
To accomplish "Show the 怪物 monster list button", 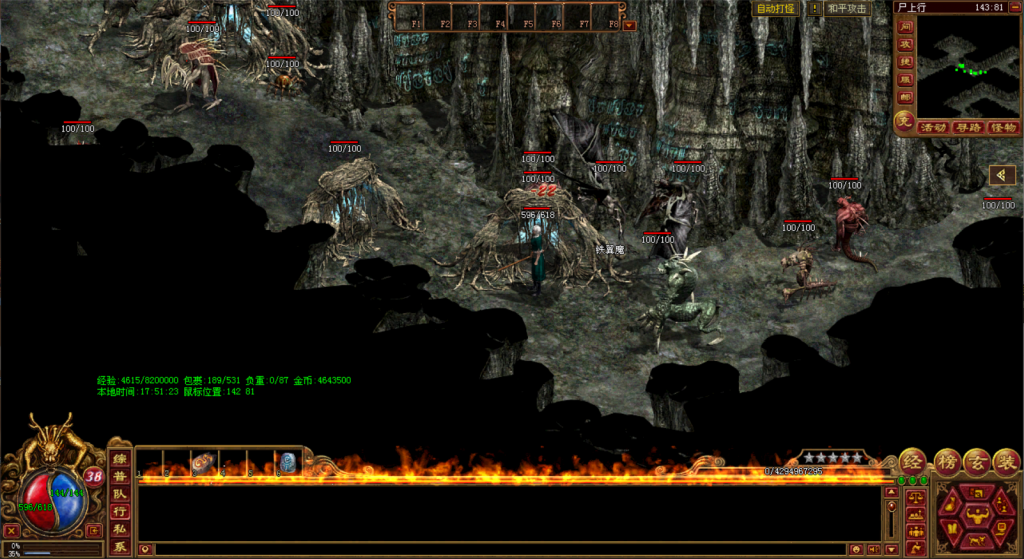I will [x=1003, y=127].
